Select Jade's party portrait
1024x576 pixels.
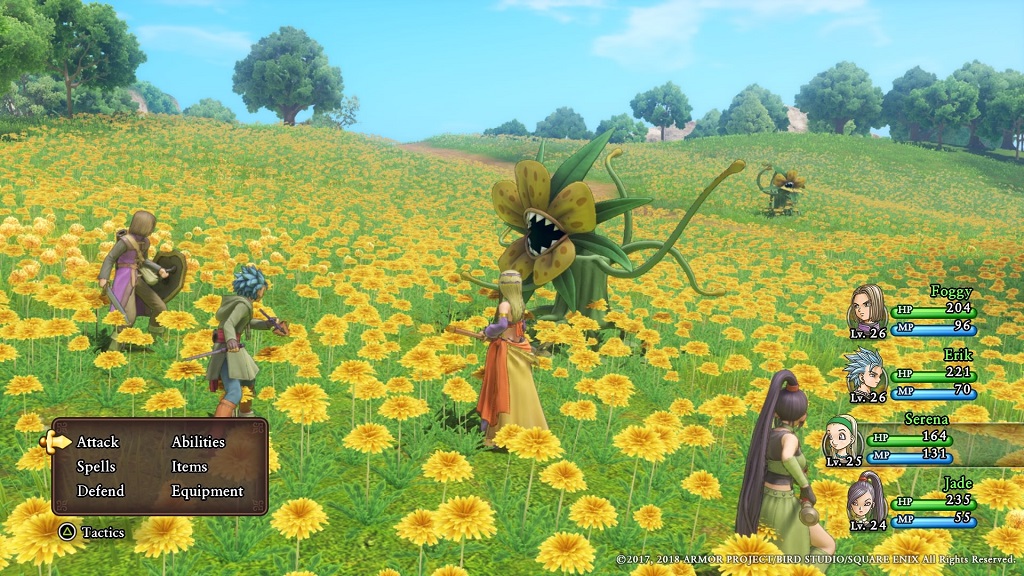coord(866,502)
